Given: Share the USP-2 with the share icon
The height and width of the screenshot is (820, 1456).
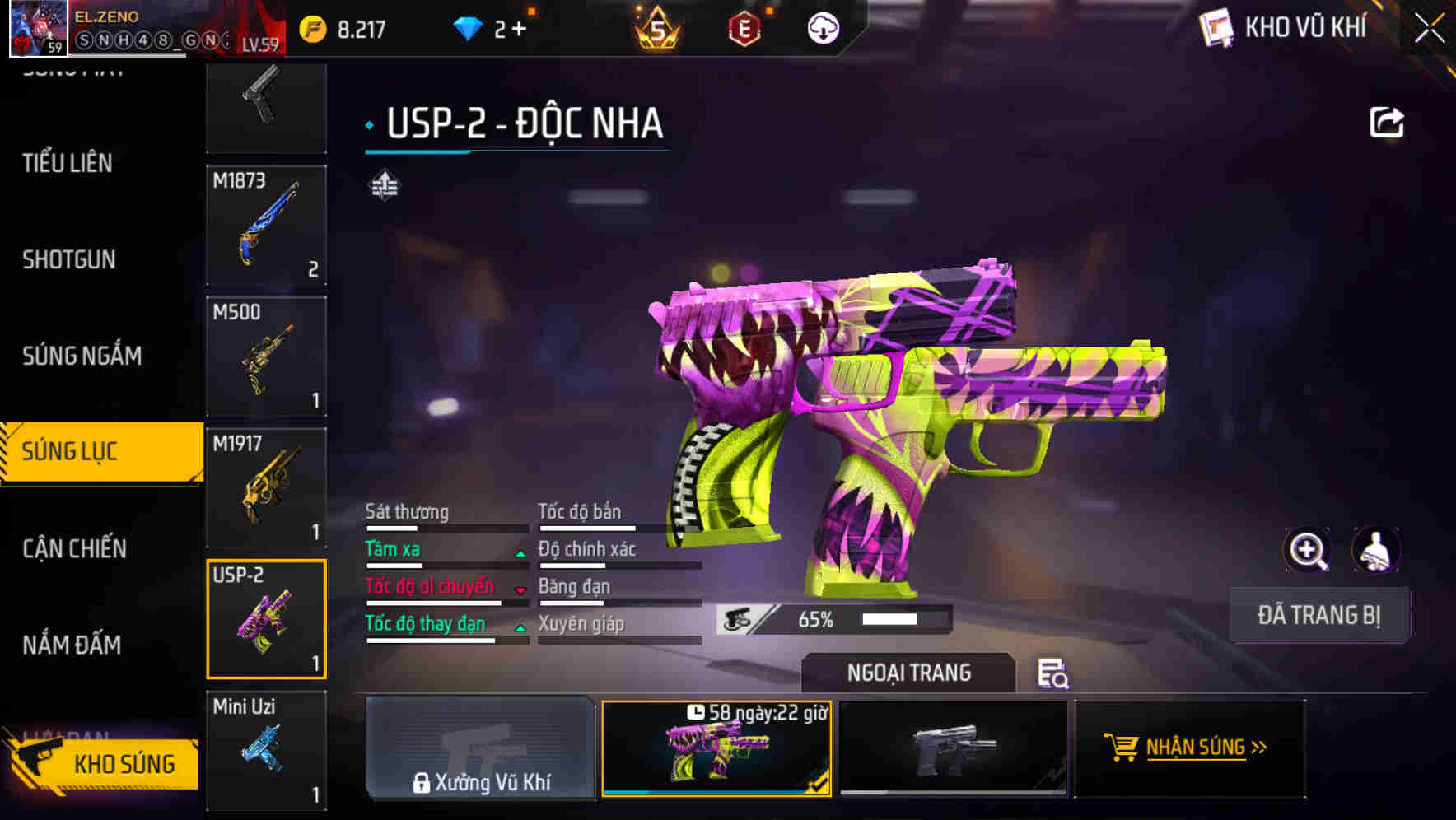Looking at the screenshot, I should 1388,120.
